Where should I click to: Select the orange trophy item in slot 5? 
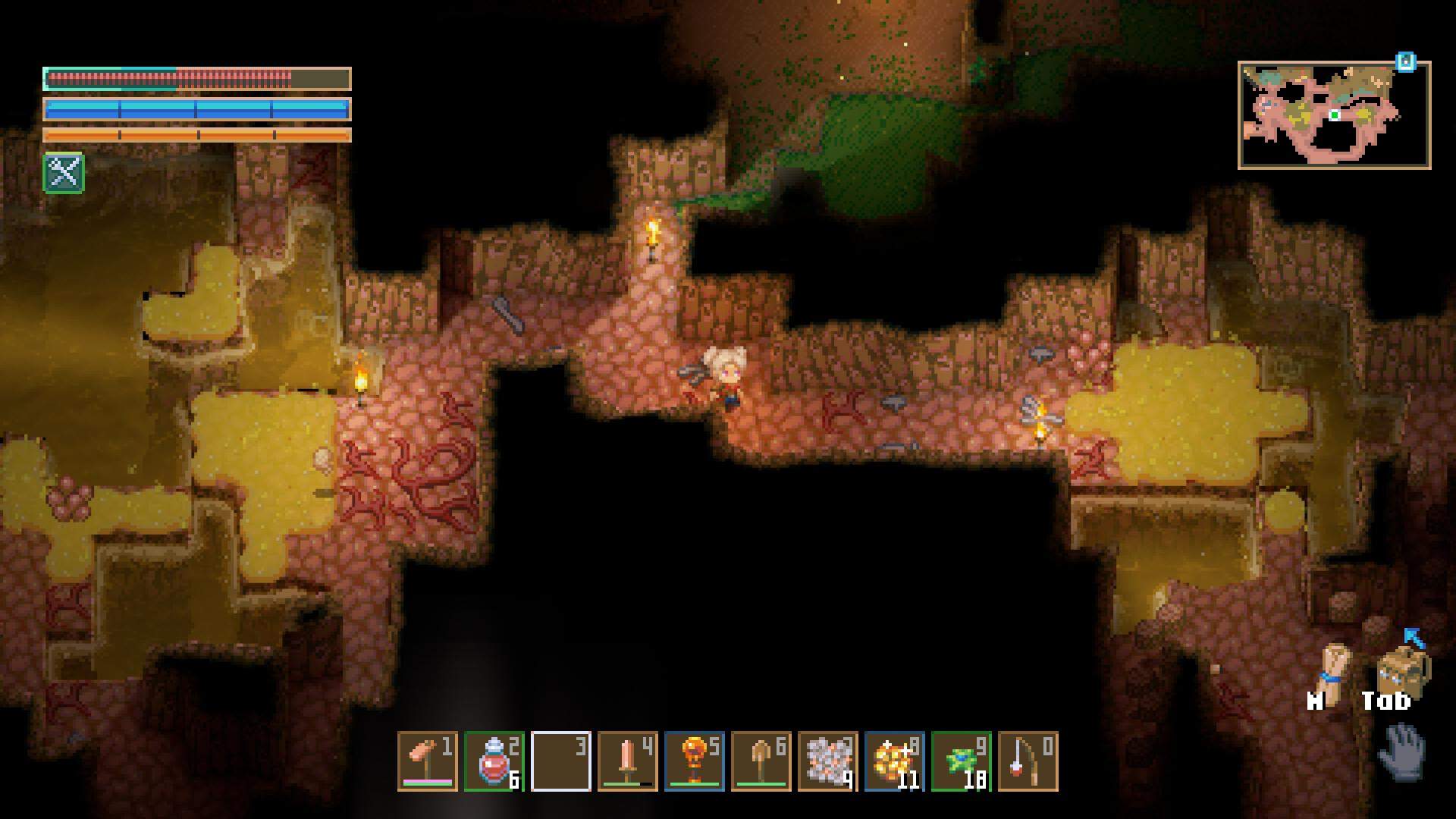pos(694,761)
